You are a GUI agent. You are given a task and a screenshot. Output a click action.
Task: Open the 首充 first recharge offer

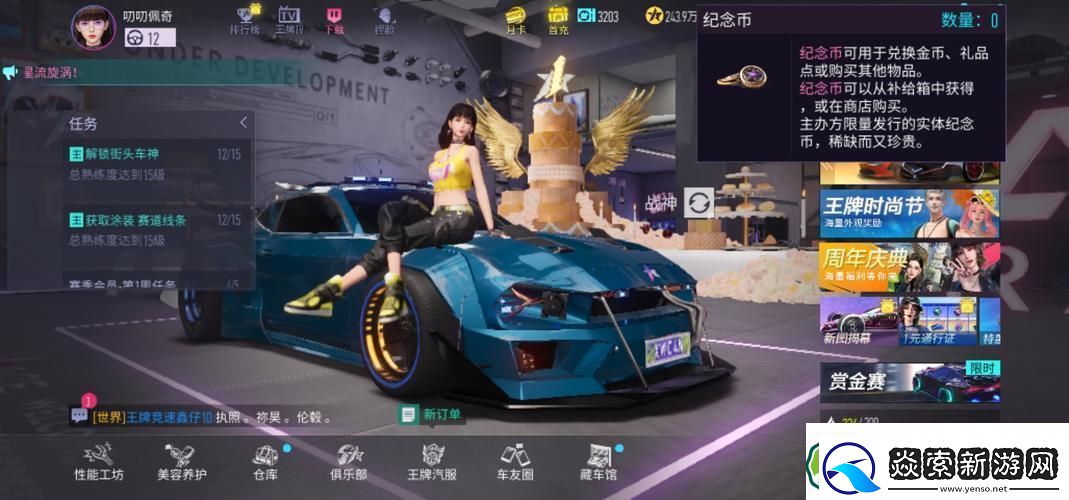pyautogui.click(x=558, y=19)
